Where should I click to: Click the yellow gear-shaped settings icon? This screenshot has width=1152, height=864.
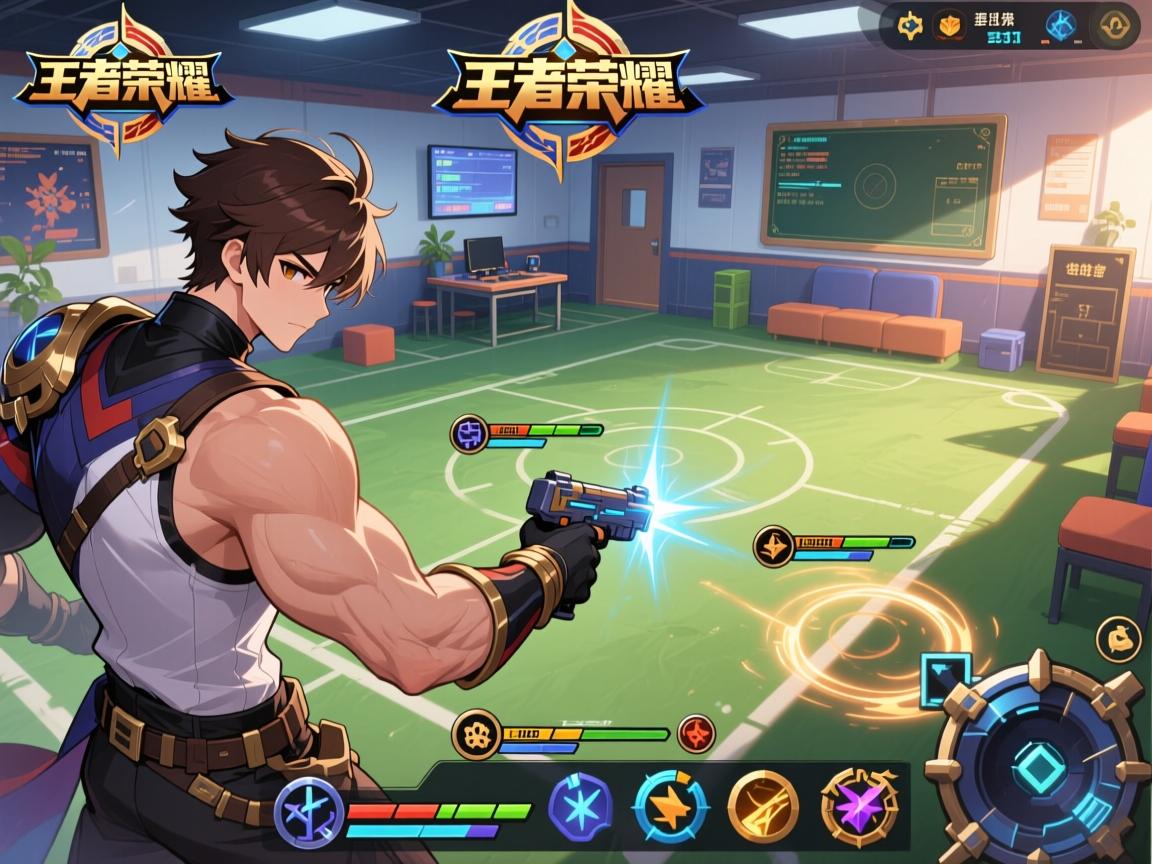click(910, 26)
